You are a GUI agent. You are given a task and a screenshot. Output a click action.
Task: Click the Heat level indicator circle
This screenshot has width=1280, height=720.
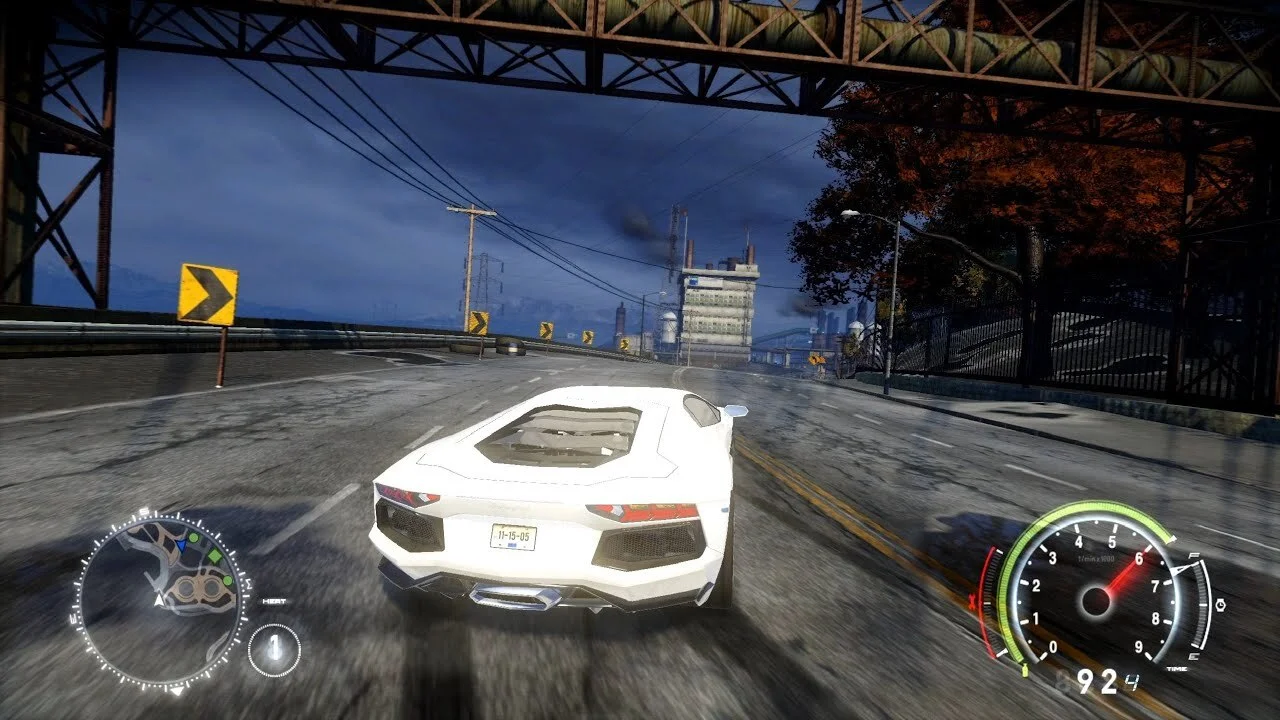coord(274,649)
